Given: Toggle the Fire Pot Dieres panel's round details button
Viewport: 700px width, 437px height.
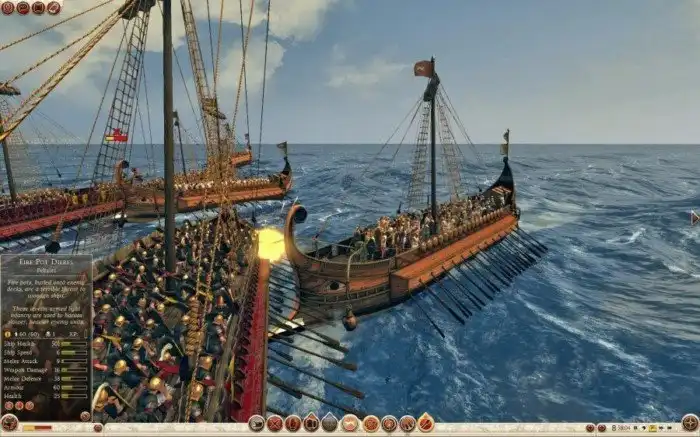Looking at the screenshot, I should tap(85, 416).
